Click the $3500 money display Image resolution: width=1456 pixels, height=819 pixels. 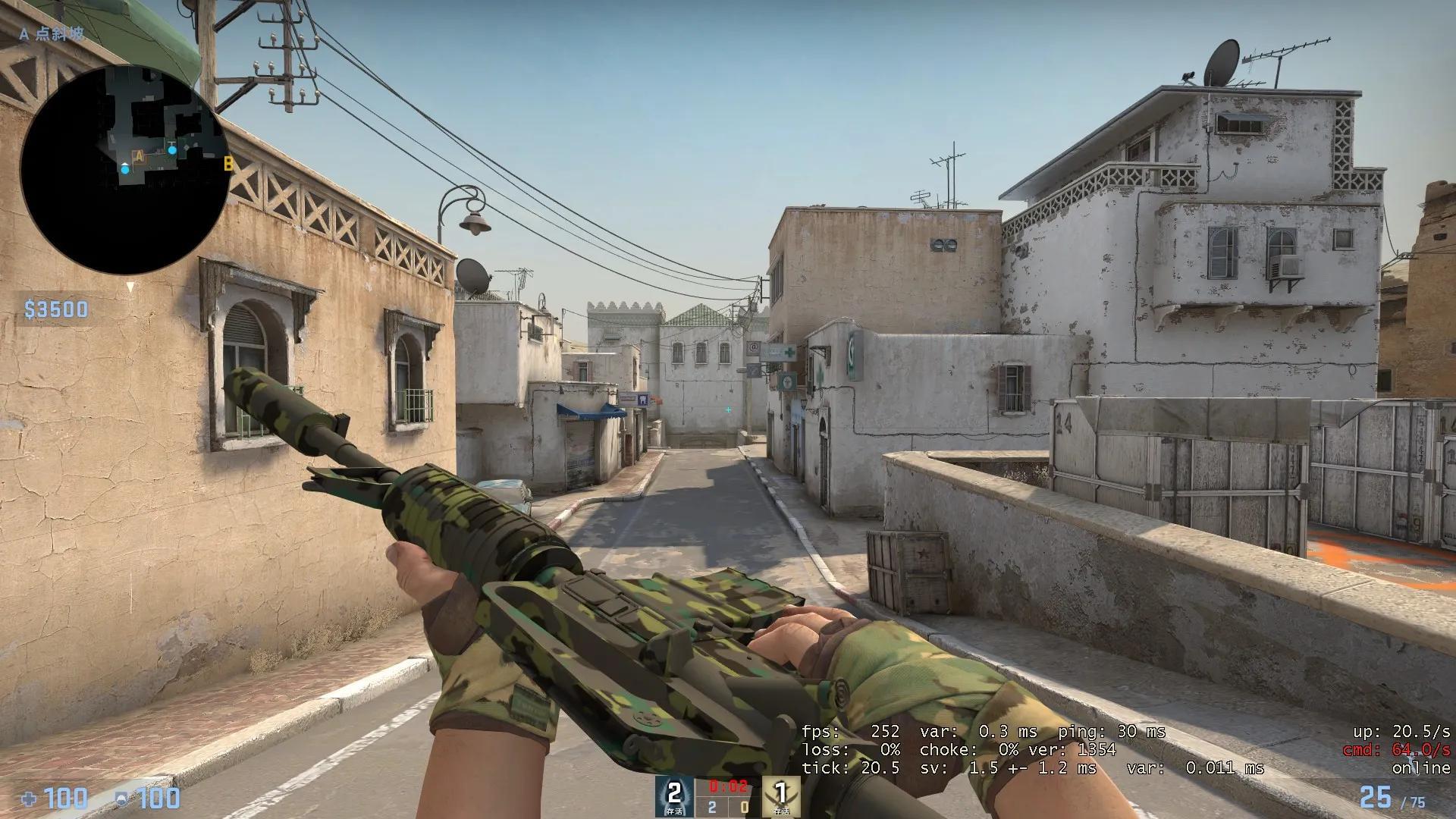[x=55, y=309]
